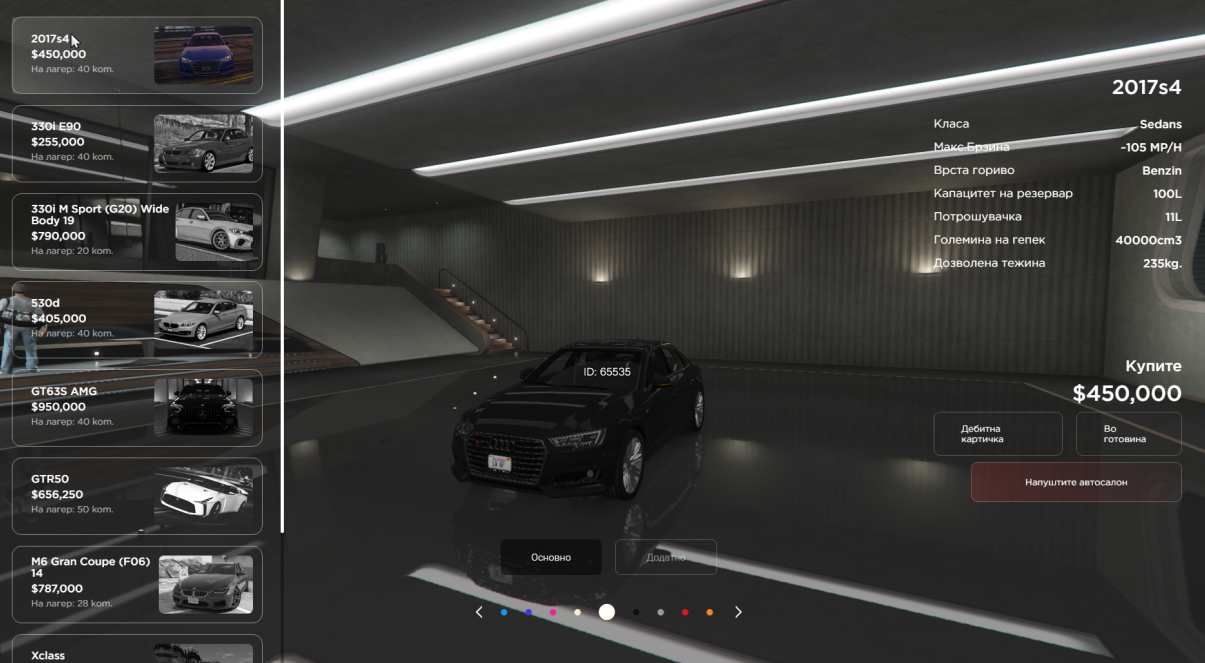Viewport: 1205px width, 663px height.
Task: Pick the 330i M Sport Wide Body entry
Action: (137, 231)
